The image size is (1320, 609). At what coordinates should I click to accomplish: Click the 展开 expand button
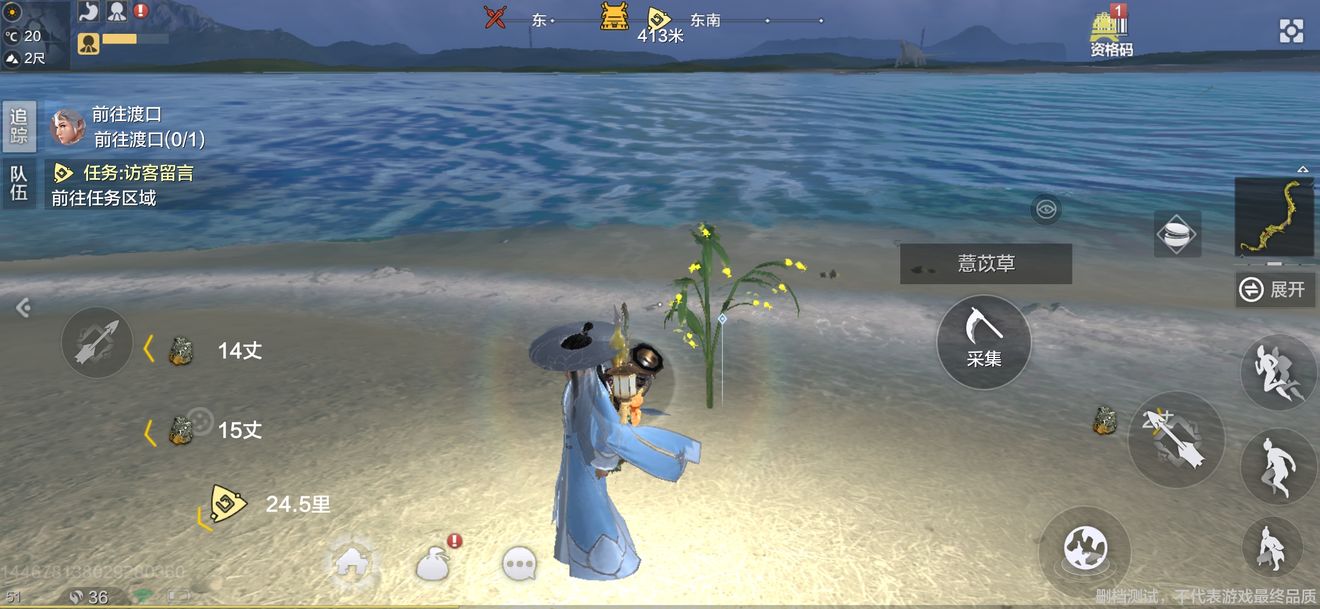pyautogui.click(x=1275, y=290)
